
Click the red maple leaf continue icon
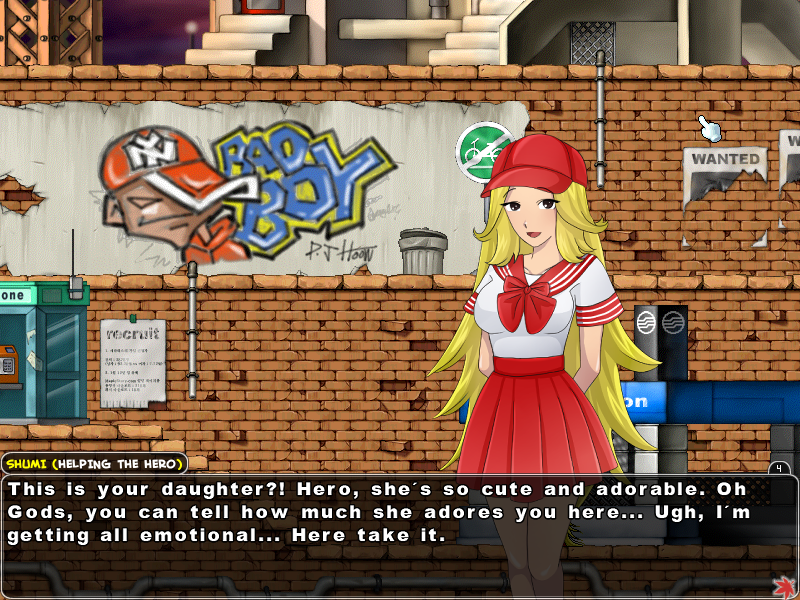783,585
